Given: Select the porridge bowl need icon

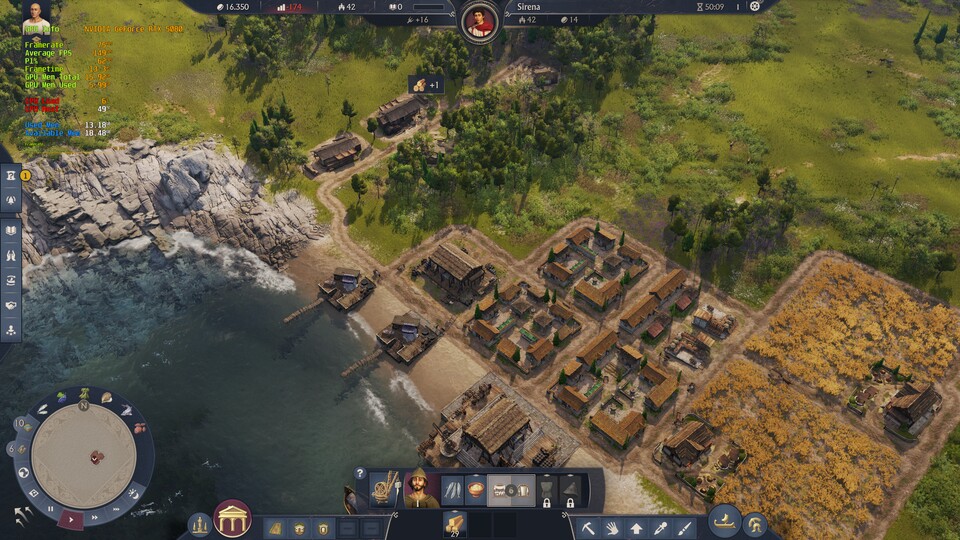Looking at the screenshot, I should [476, 490].
